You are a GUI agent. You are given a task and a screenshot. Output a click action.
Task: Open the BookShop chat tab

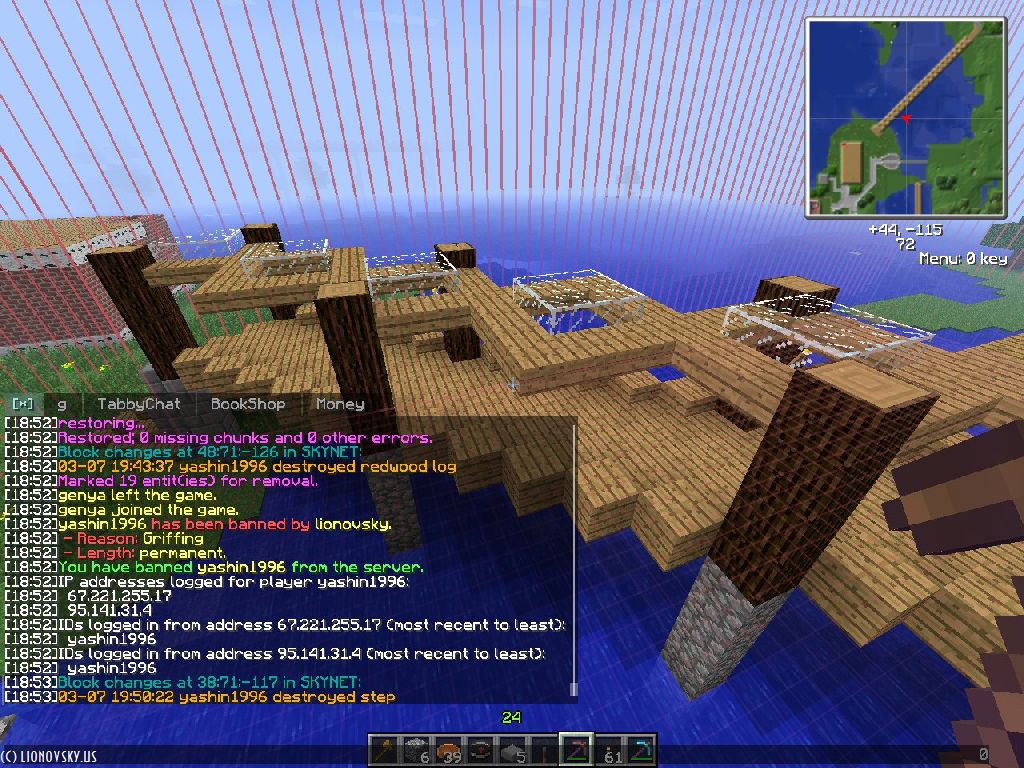[x=247, y=404]
